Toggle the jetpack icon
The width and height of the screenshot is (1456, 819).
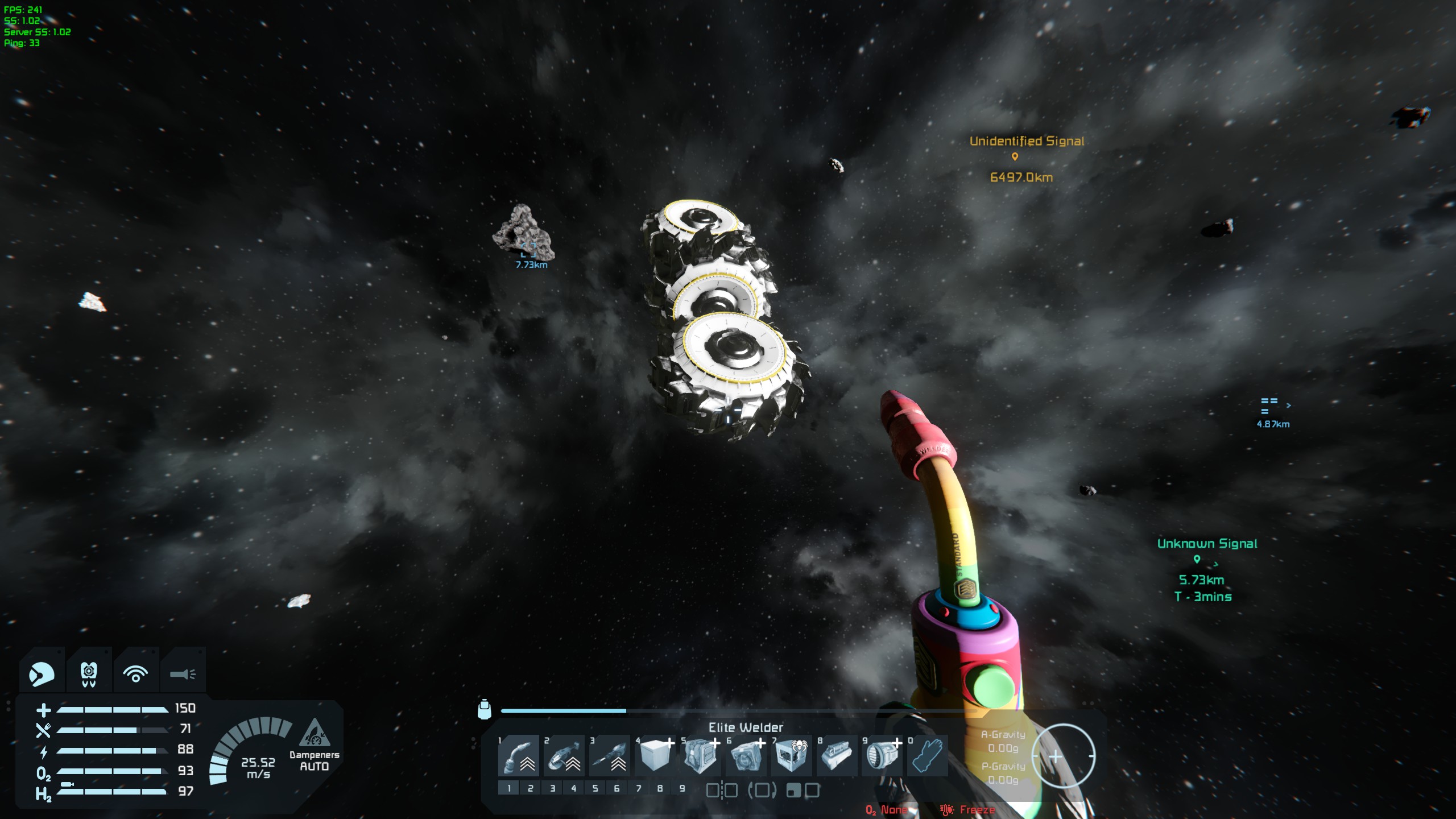(x=89, y=674)
